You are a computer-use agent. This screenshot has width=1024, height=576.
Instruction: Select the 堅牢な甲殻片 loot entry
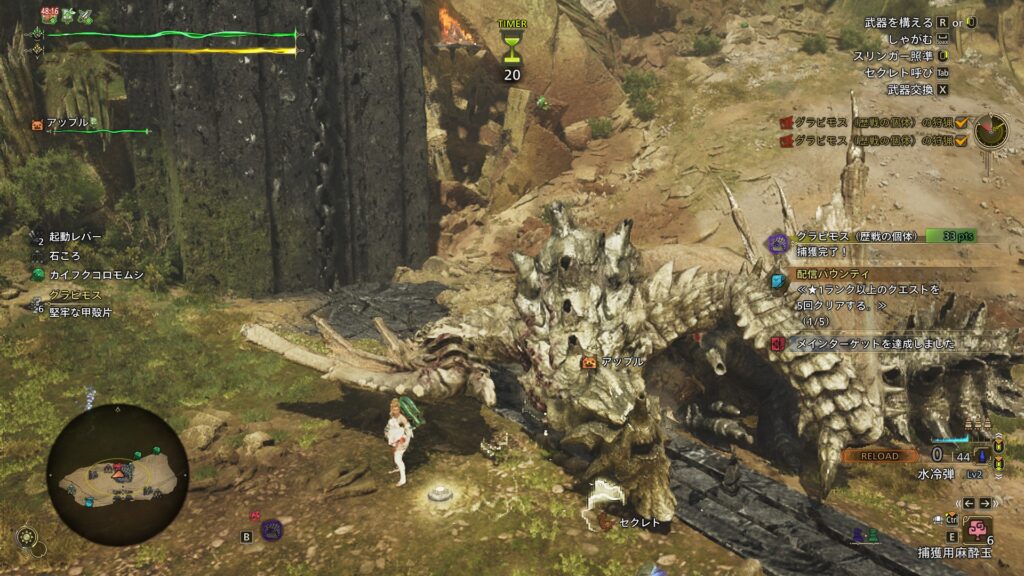(78, 312)
